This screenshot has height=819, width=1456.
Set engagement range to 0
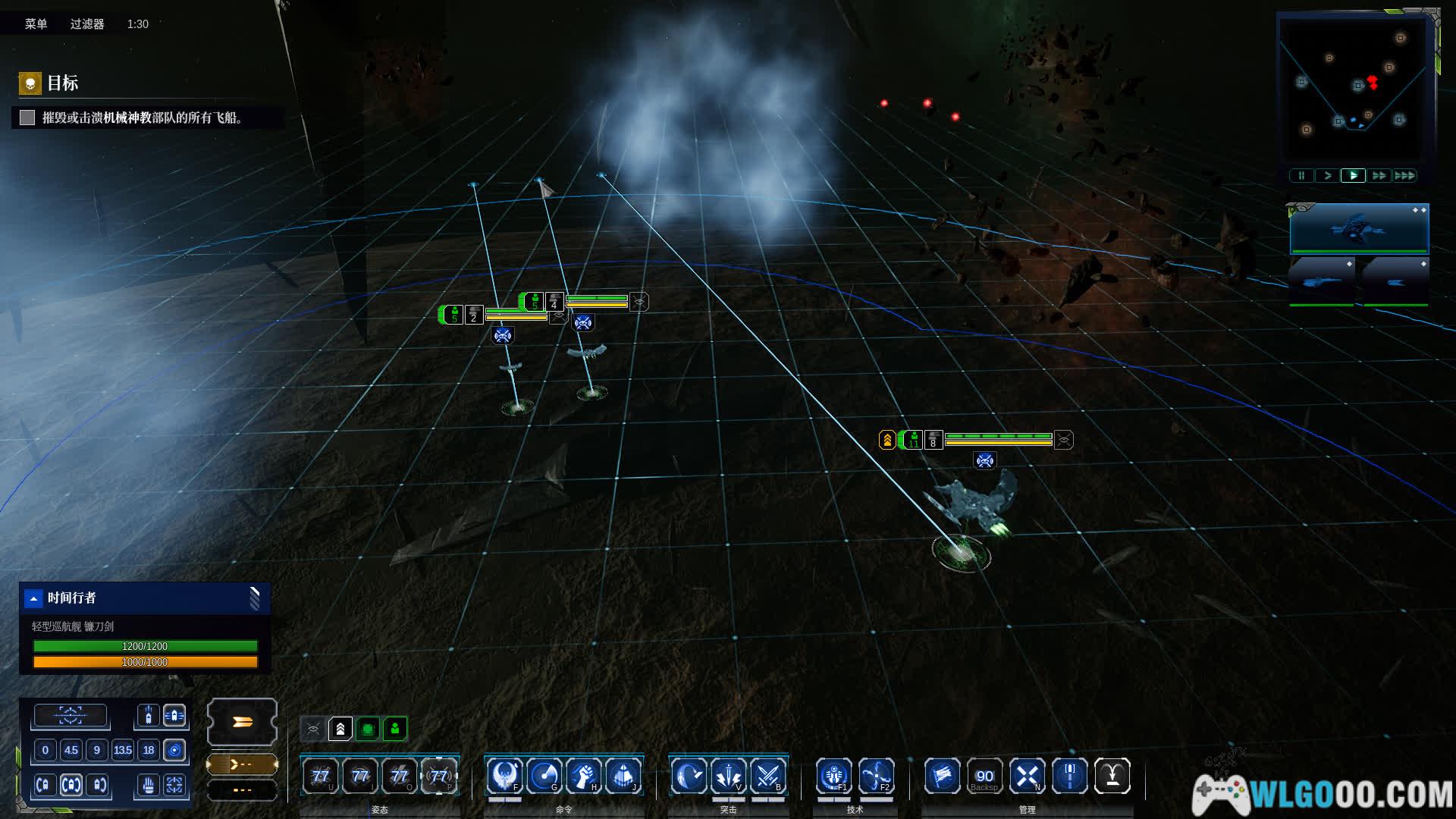(45, 750)
